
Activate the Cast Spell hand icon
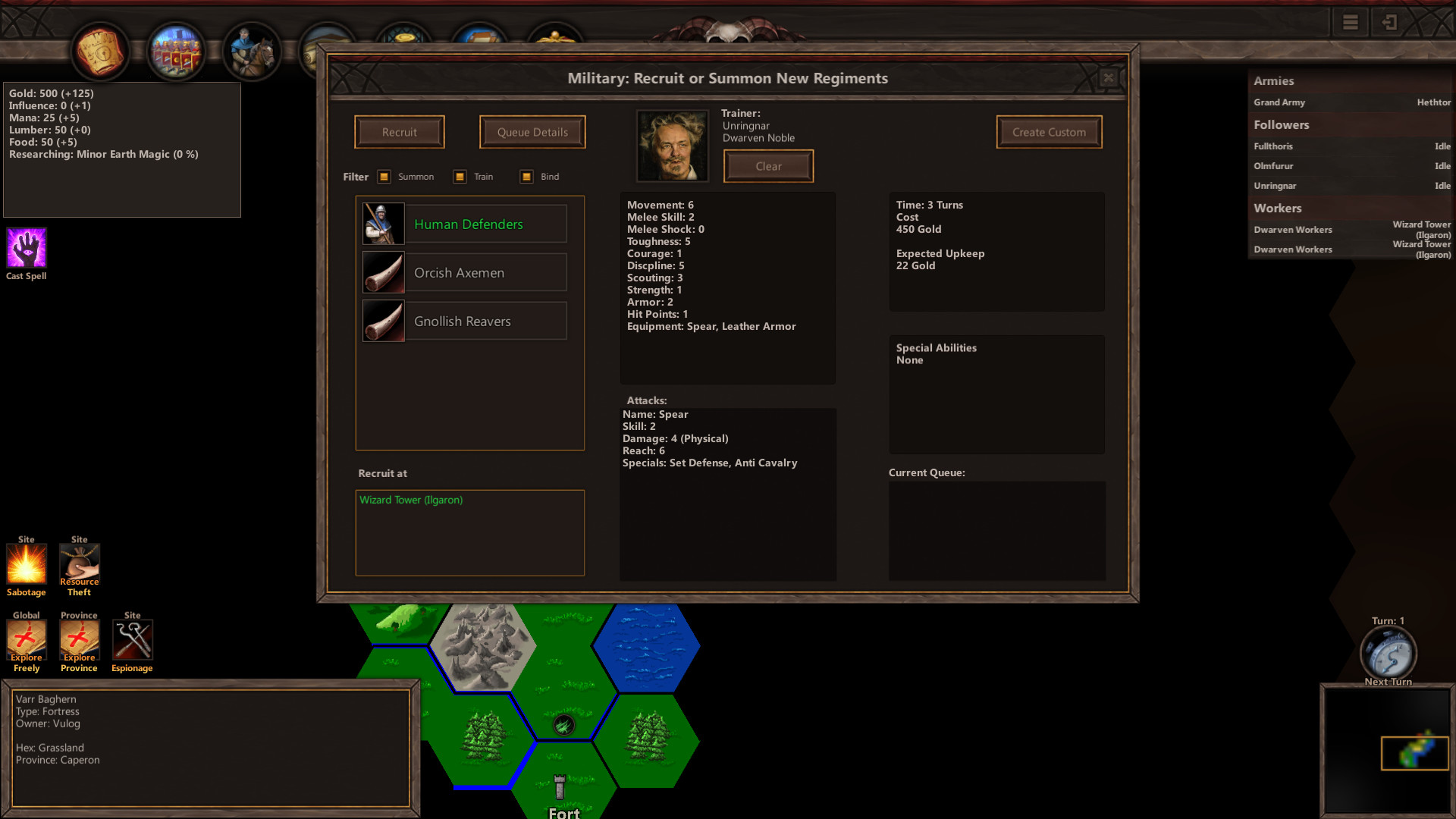pos(26,247)
